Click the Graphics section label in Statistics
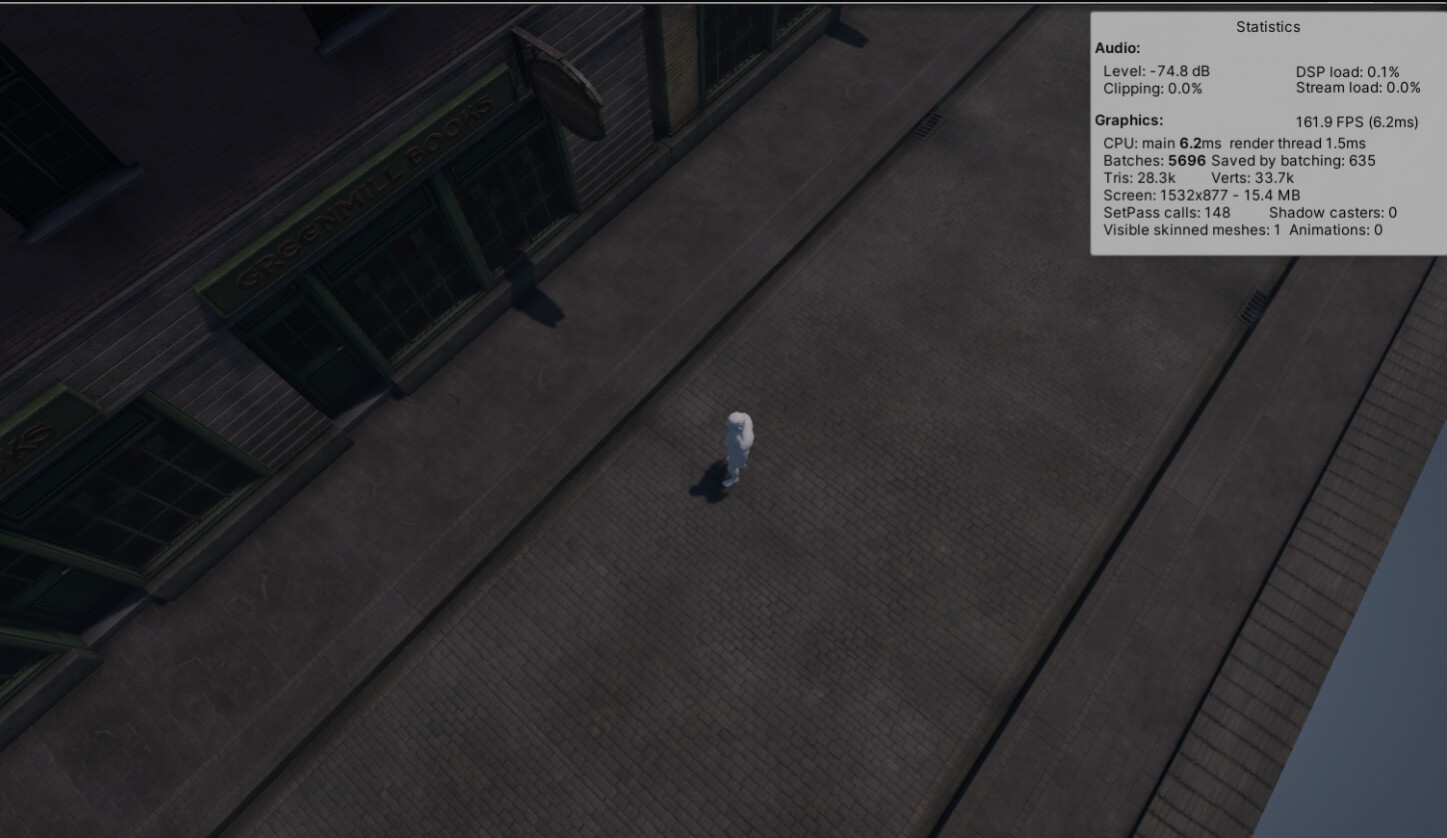The width and height of the screenshot is (1447, 838). [1128, 120]
